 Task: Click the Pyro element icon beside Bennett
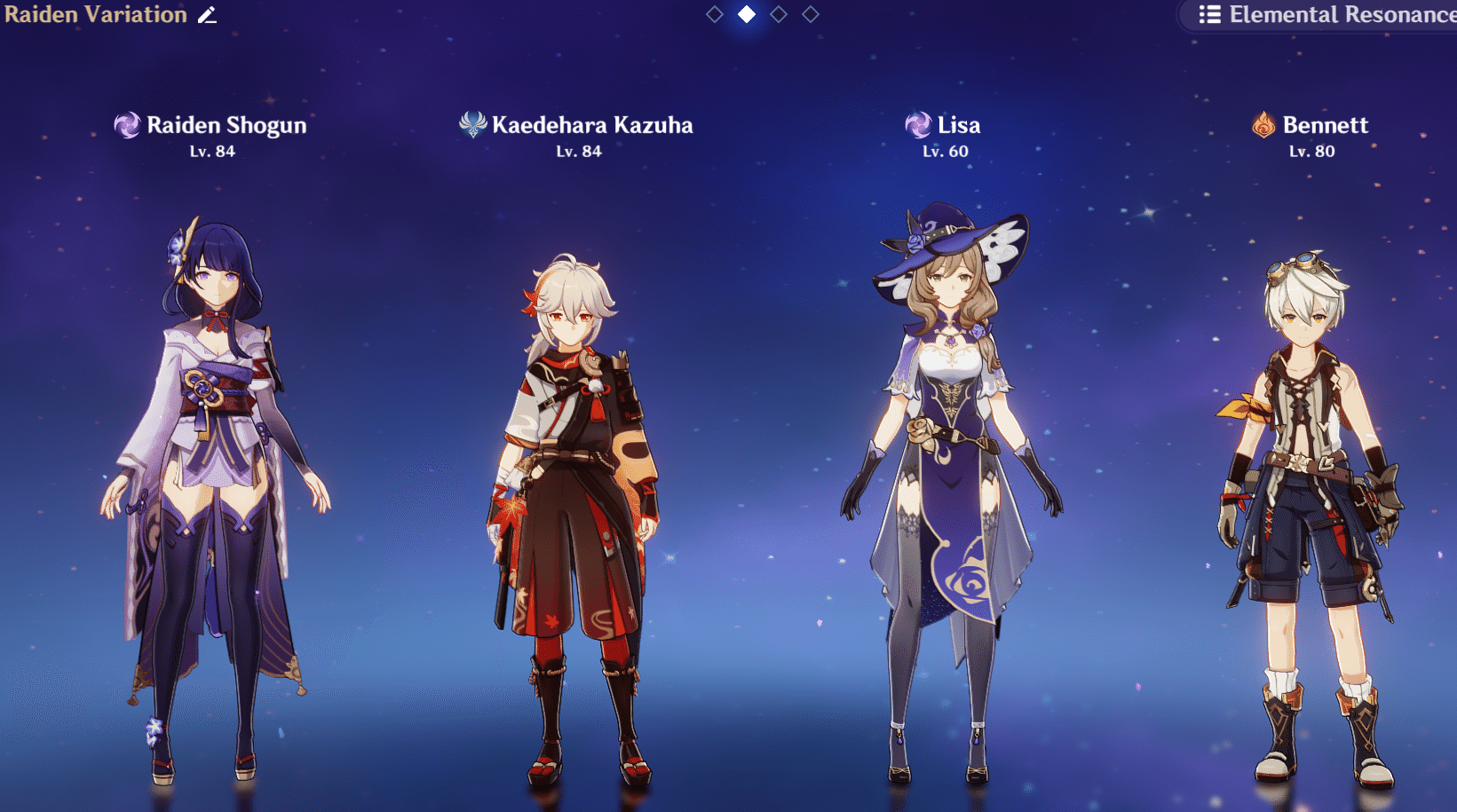click(x=1262, y=125)
